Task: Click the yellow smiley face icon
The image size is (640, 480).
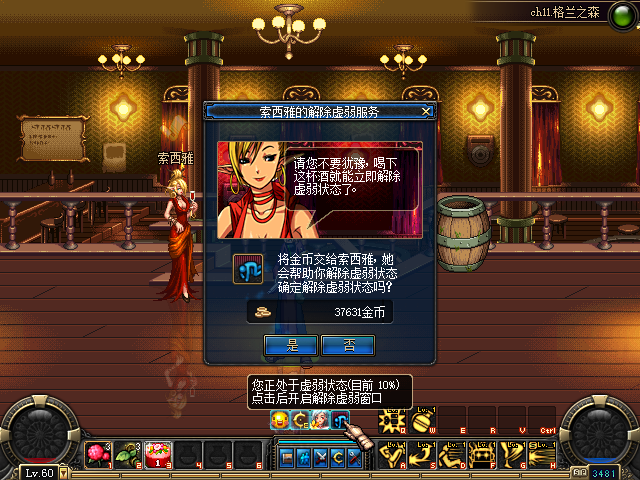Action: (280, 420)
